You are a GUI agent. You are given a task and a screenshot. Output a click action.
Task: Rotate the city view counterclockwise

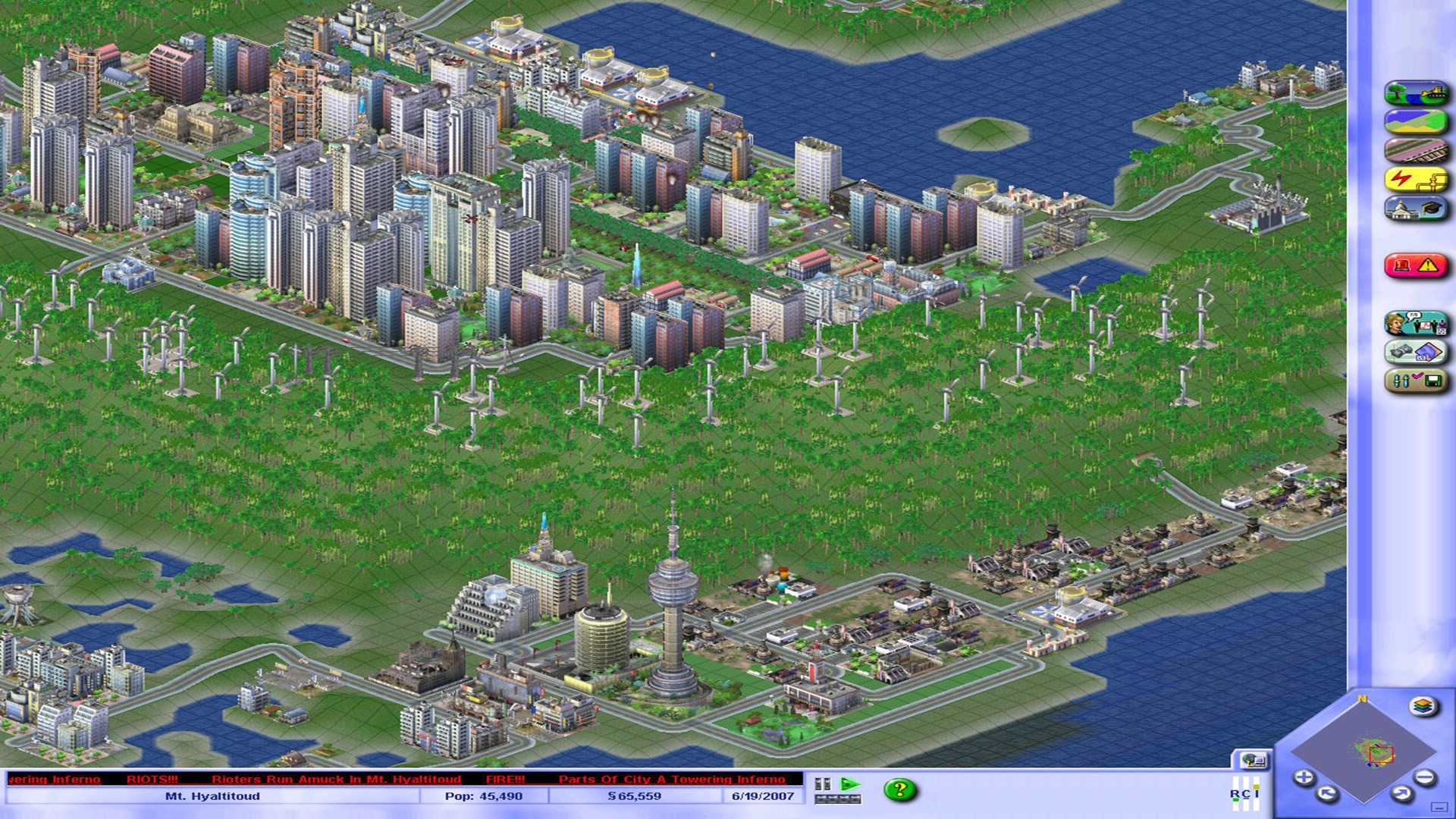click(x=1326, y=793)
